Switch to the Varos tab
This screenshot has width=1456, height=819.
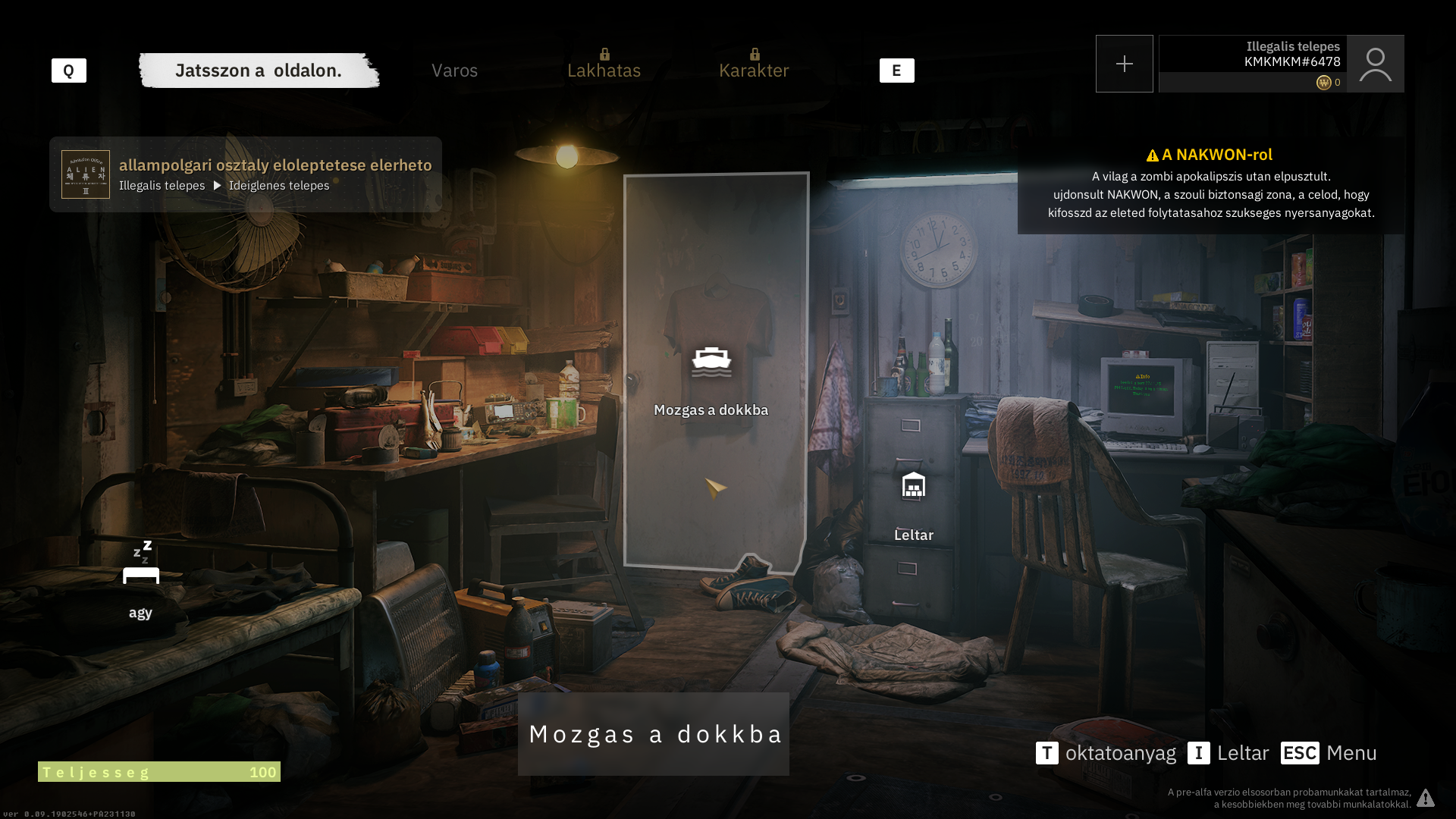[x=454, y=71]
